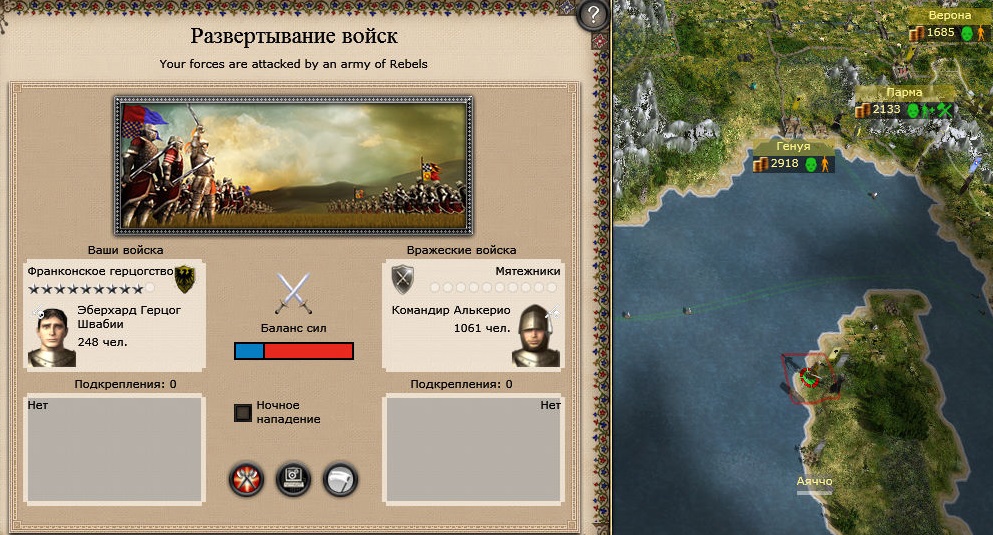Select the Верона settlement label

pos(949,16)
